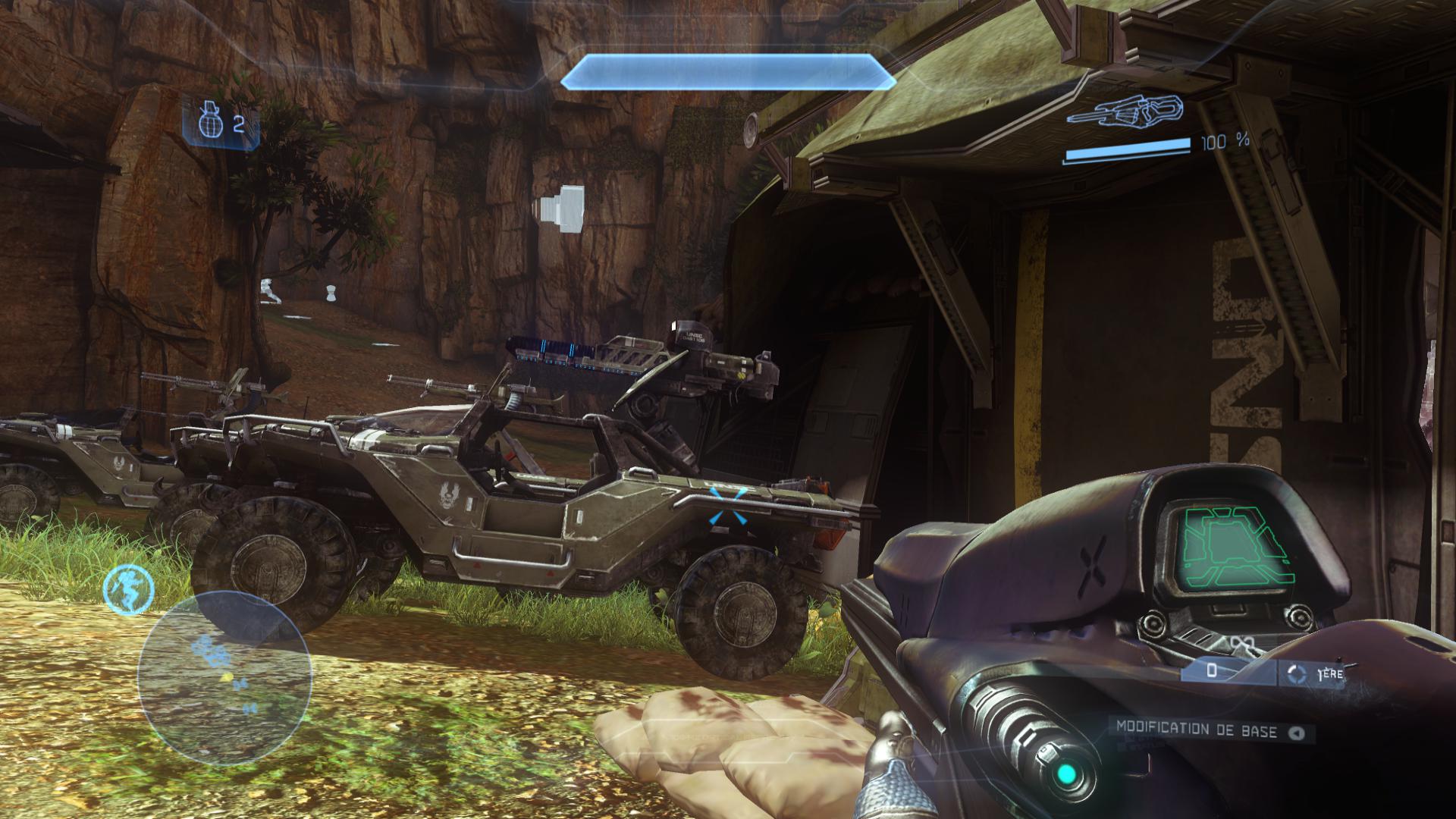Screen dimensions: 1456x819
Task: Select the plasma weapon icon
Action: [1124, 111]
